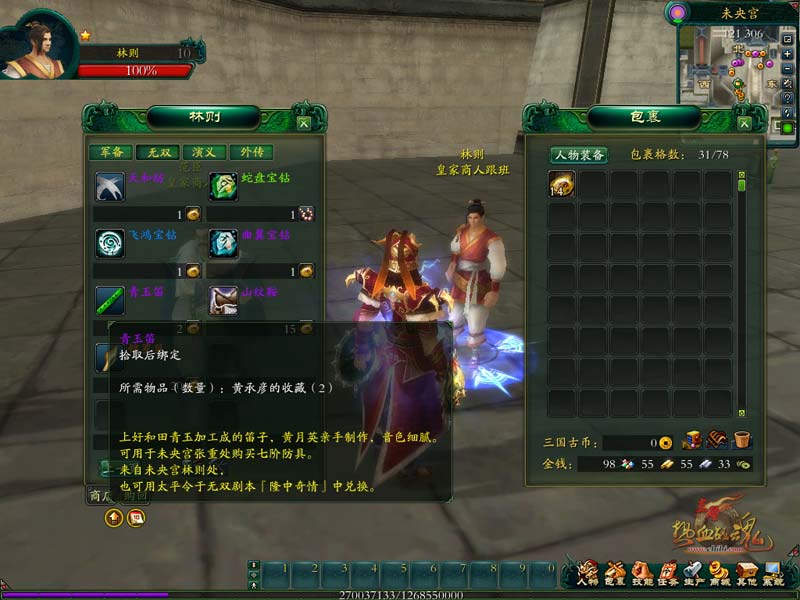Close the 包裹 inventory window
The width and height of the screenshot is (800, 600).
point(746,123)
